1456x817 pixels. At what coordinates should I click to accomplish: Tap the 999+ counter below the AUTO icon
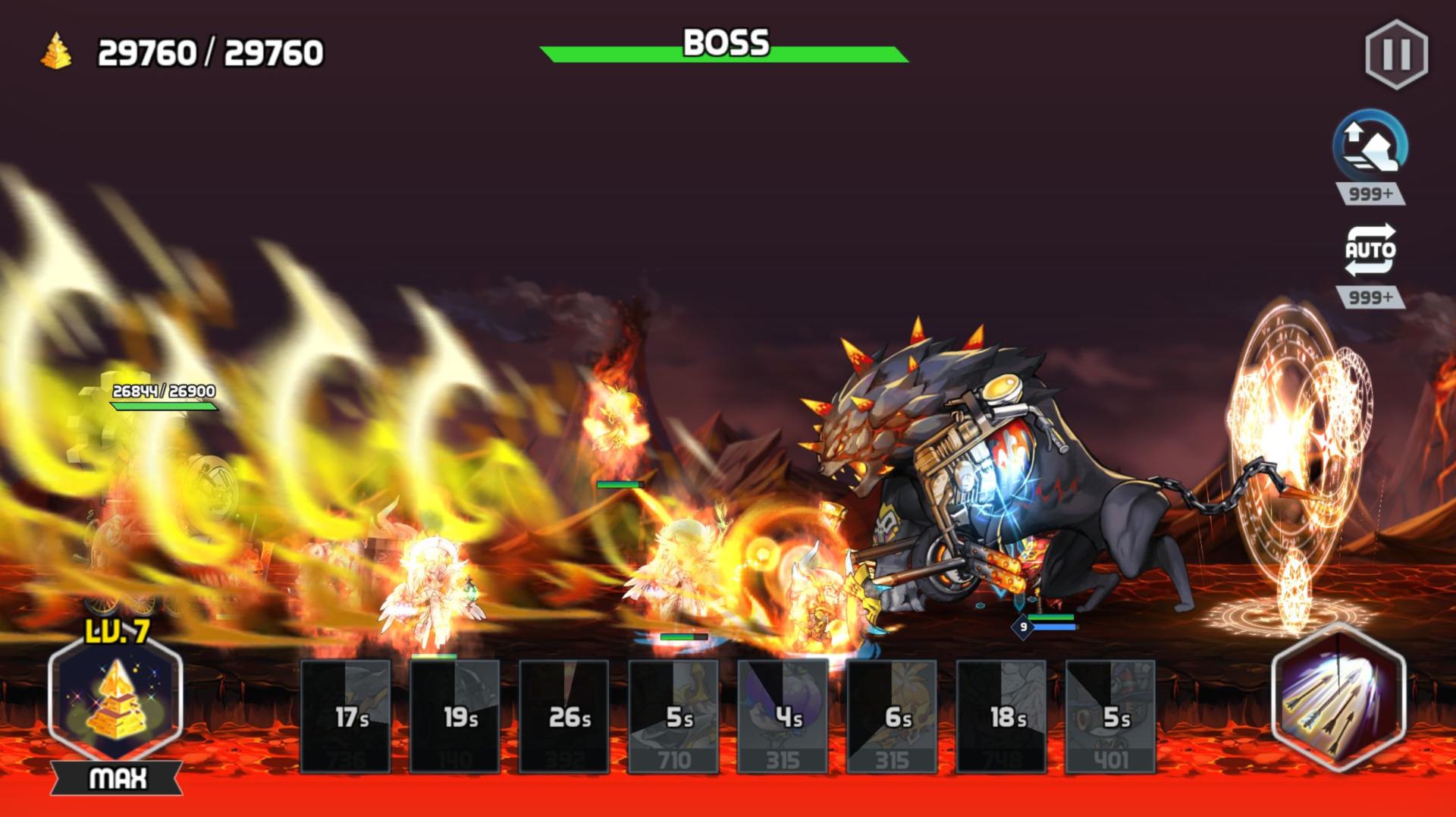[1370, 296]
